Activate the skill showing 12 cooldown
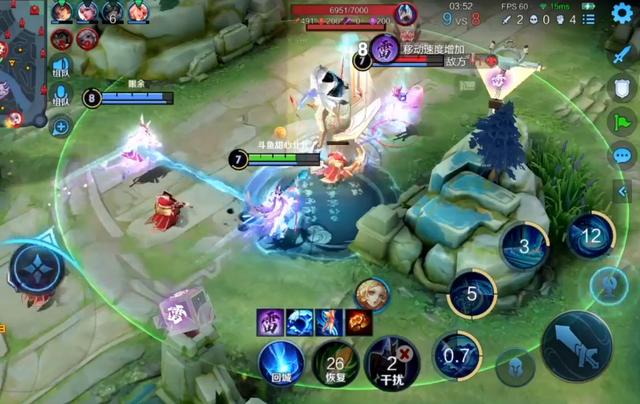This screenshot has height=404, width=640. [x=591, y=237]
